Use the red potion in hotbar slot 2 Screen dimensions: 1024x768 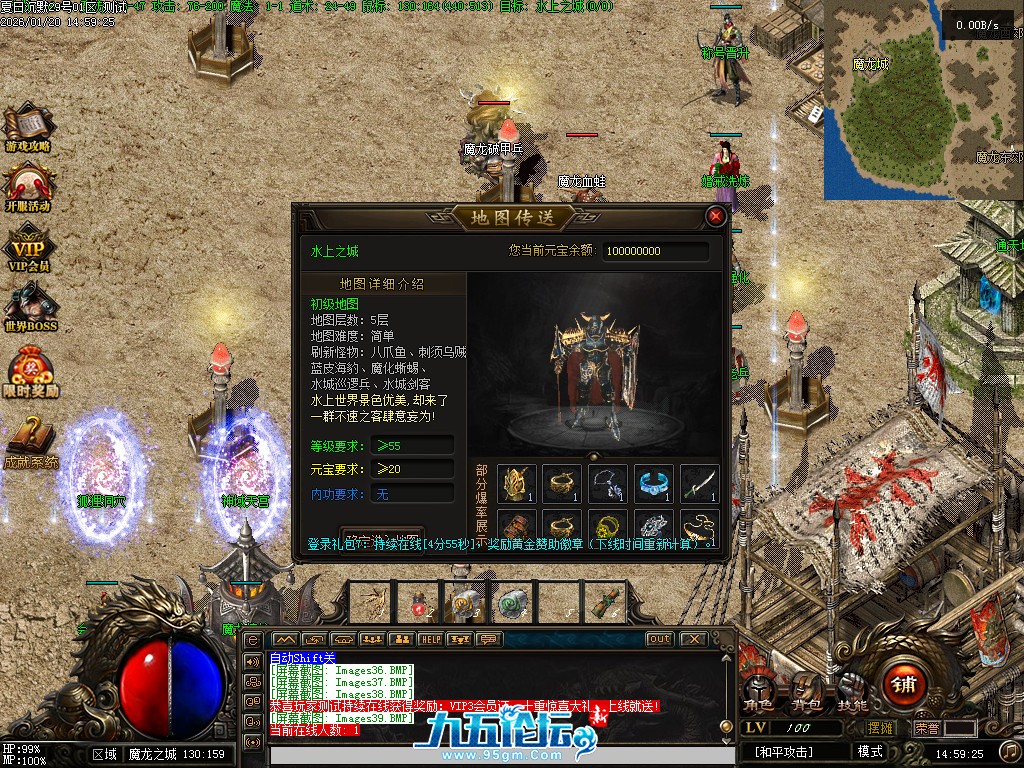(x=418, y=602)
